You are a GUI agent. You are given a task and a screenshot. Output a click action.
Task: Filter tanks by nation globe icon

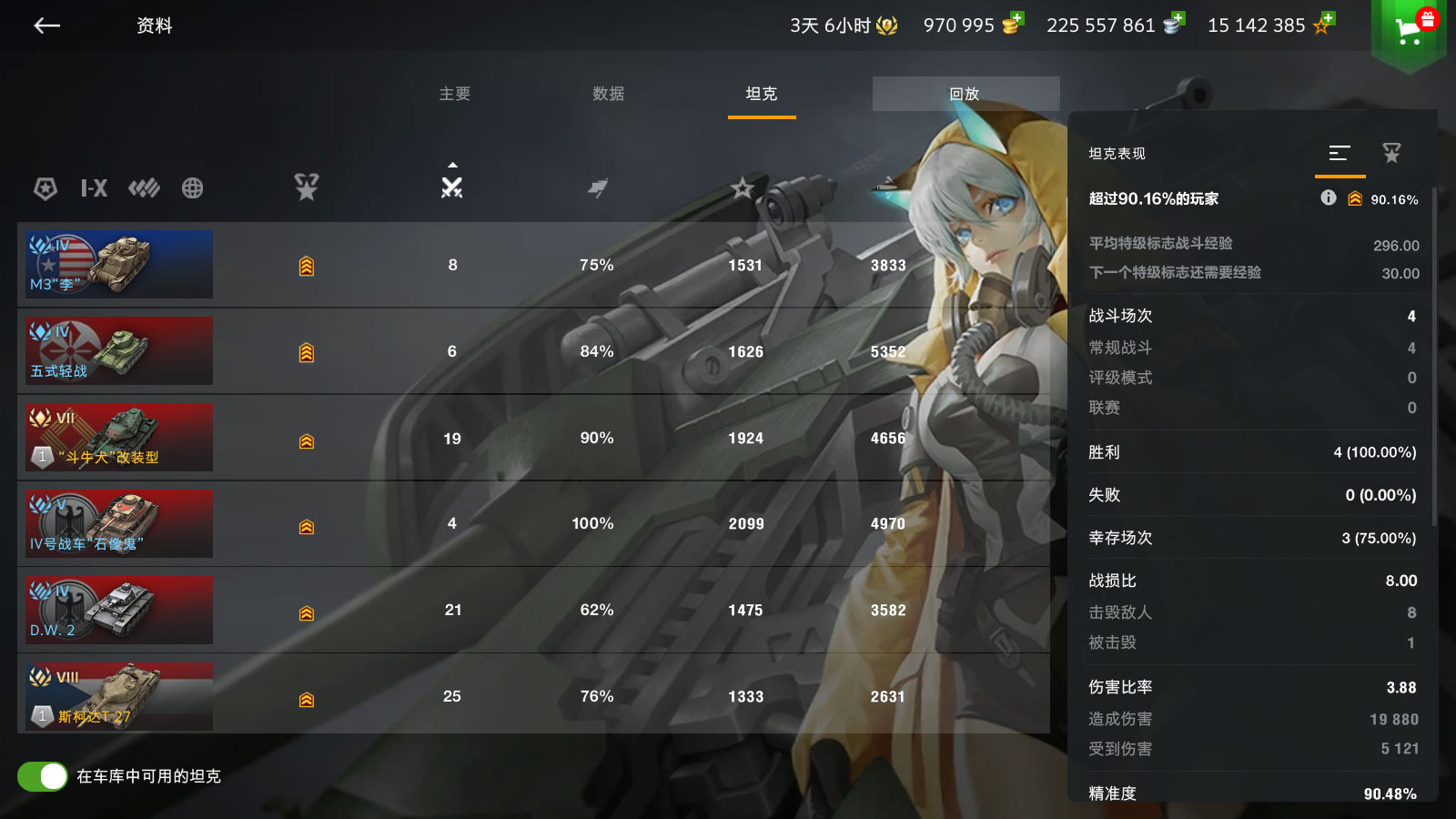(192, 188)
